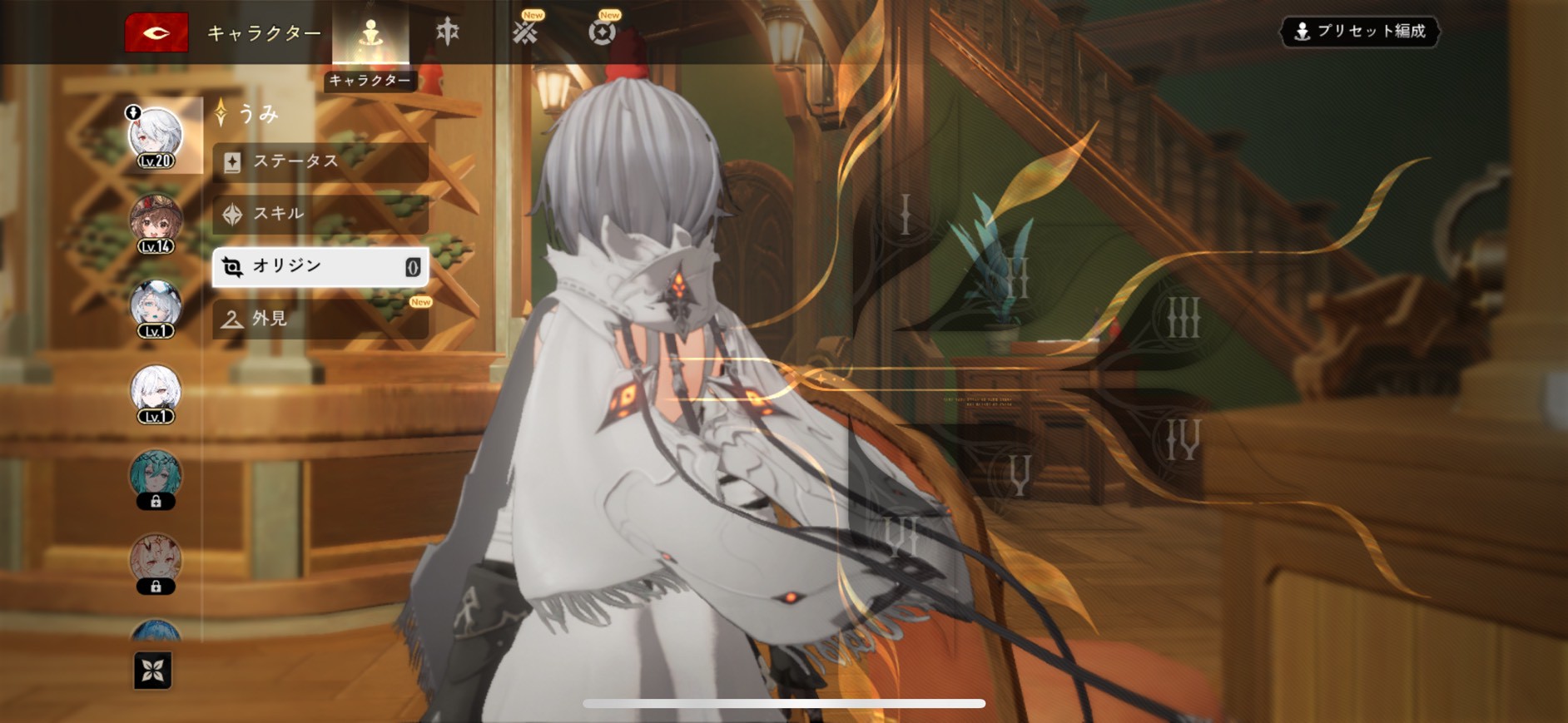Select the Lv.20 white-haired character portrait

point(156,136)
